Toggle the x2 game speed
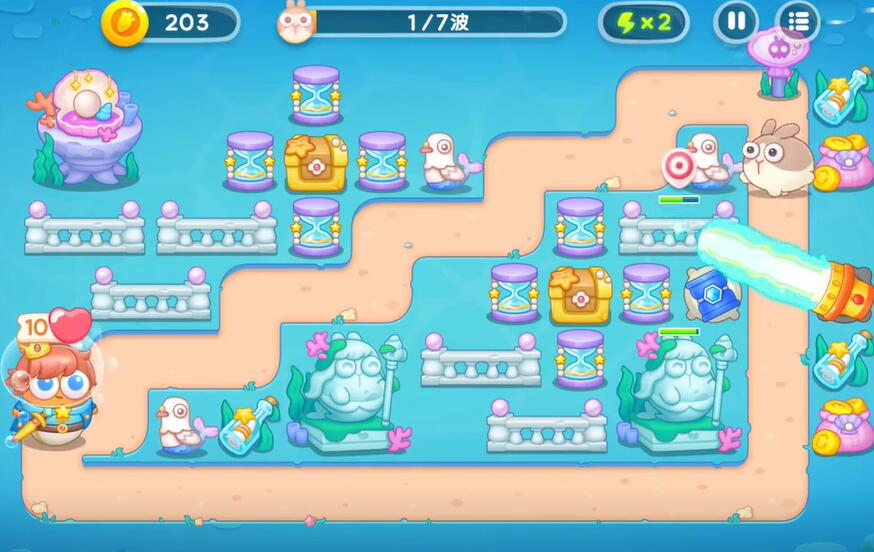The width and height of the screenshot is (874, 552). [x=644, y=22]
